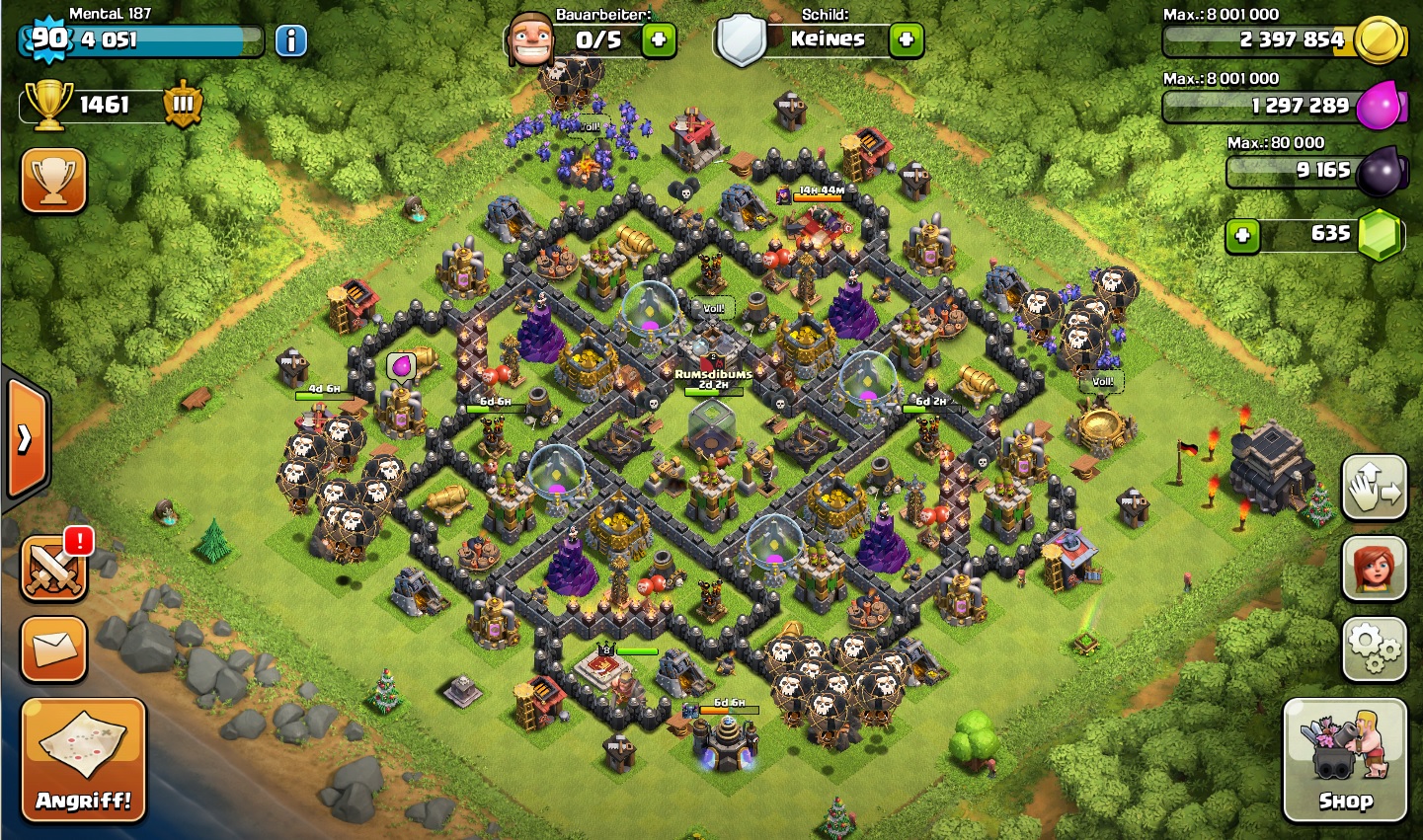Show player info via blue i button
Image resolution: width=1423 pixels, height=840 pixels.
coord(290,40)
